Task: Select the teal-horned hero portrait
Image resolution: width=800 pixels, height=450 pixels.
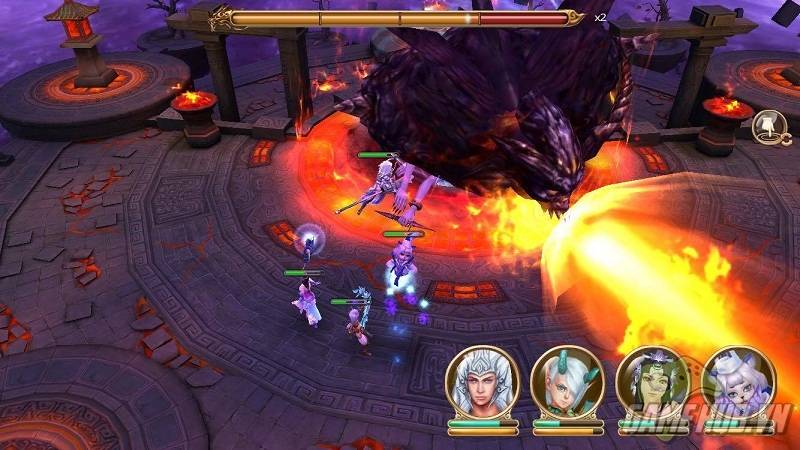Action: pos(567,384)
